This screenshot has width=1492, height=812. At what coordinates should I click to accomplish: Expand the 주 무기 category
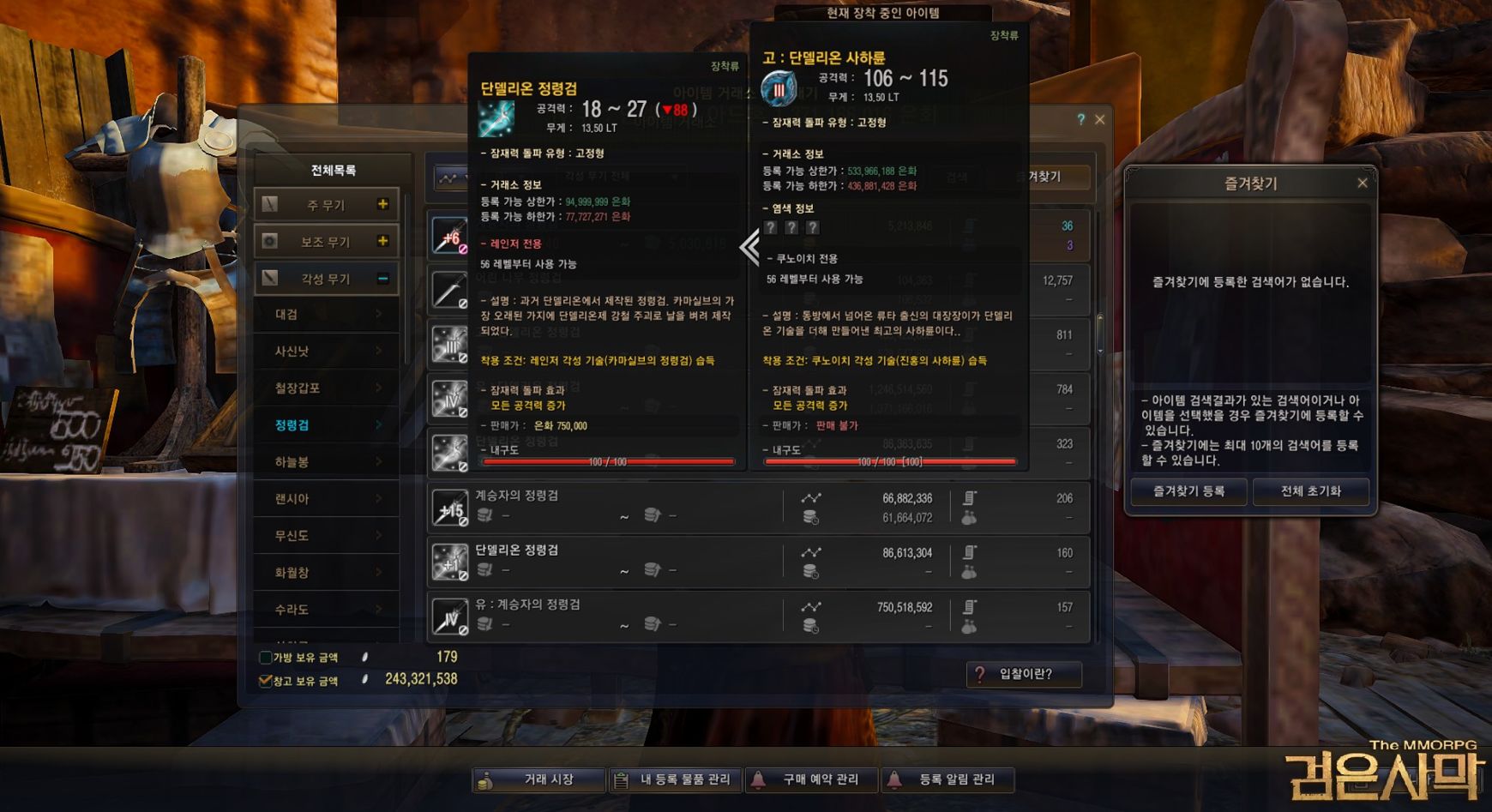[383, 204]
